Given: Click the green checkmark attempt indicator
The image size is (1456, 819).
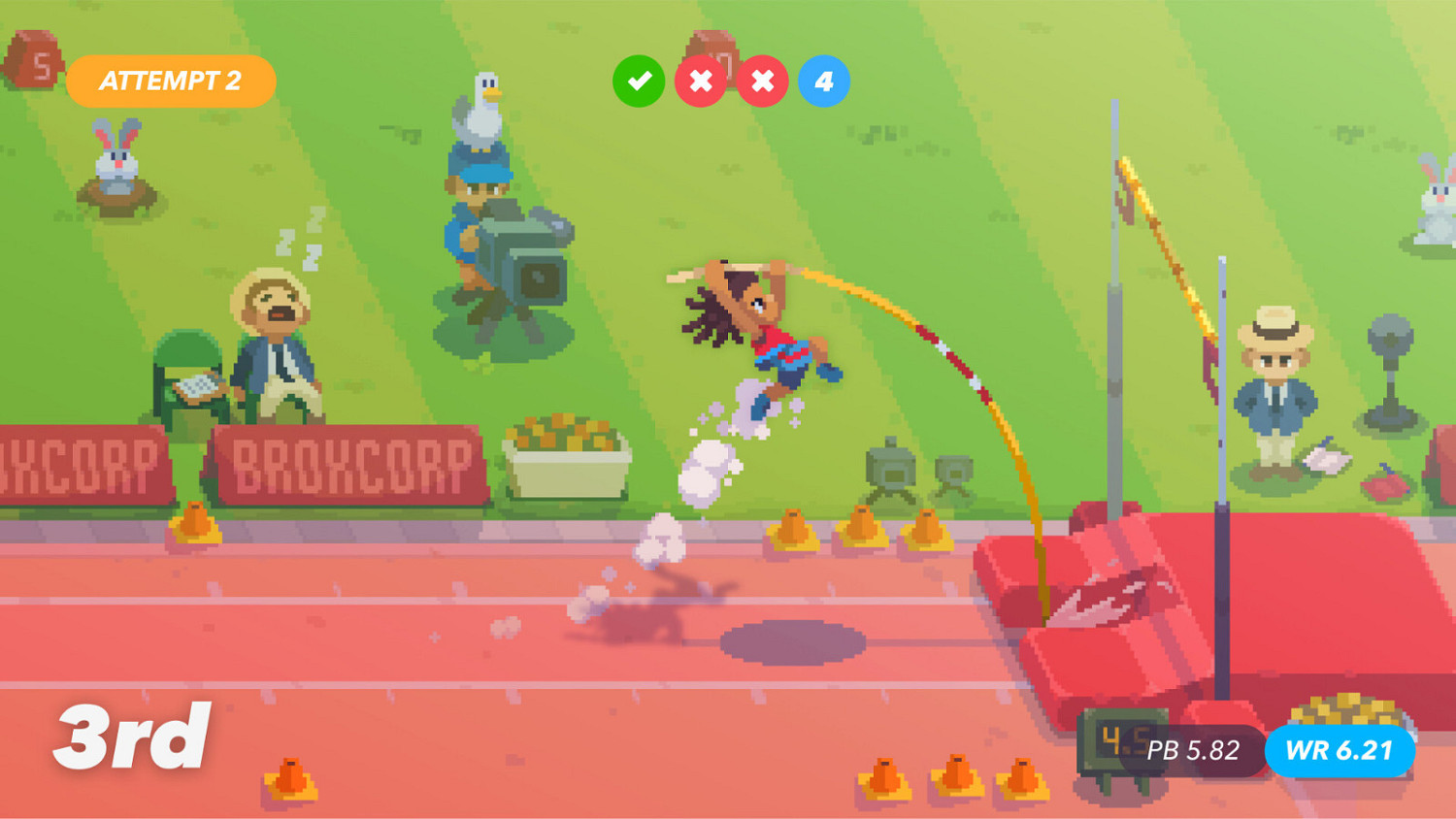Looking at the screenshot, I should coord(639,81).
